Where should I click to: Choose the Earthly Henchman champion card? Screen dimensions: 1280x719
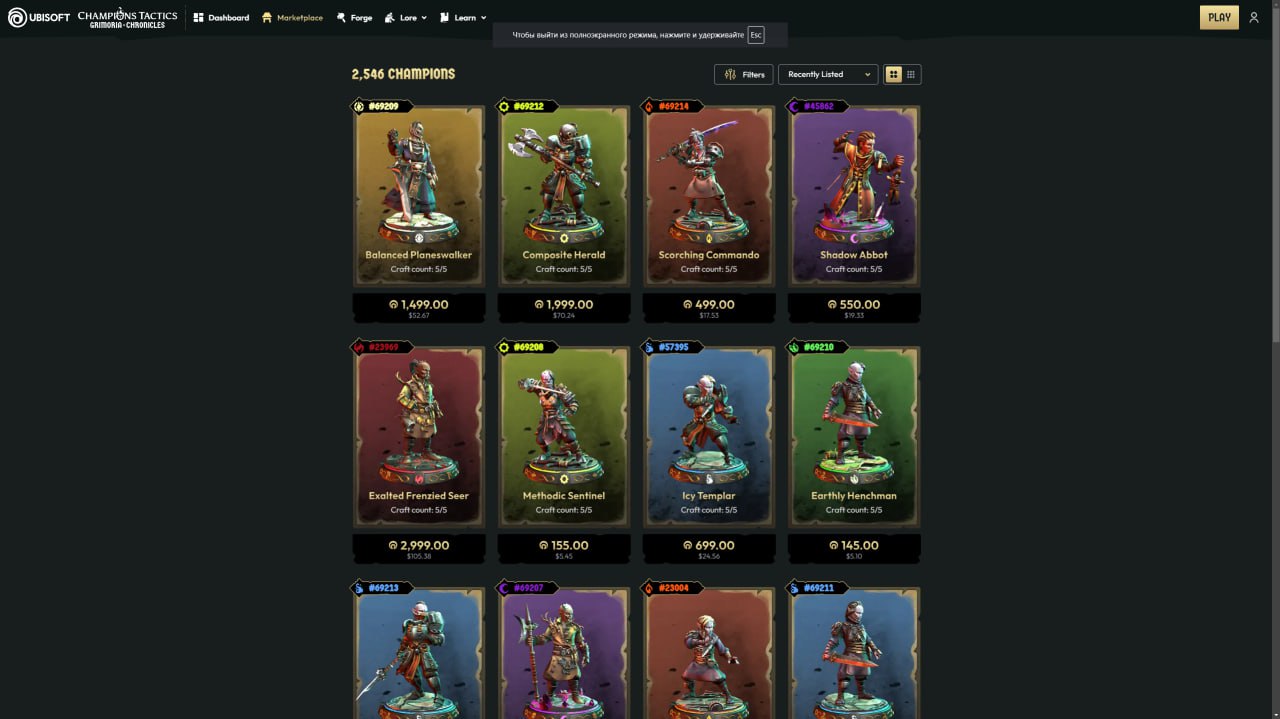pyautogui.click(x=854, y=436)
